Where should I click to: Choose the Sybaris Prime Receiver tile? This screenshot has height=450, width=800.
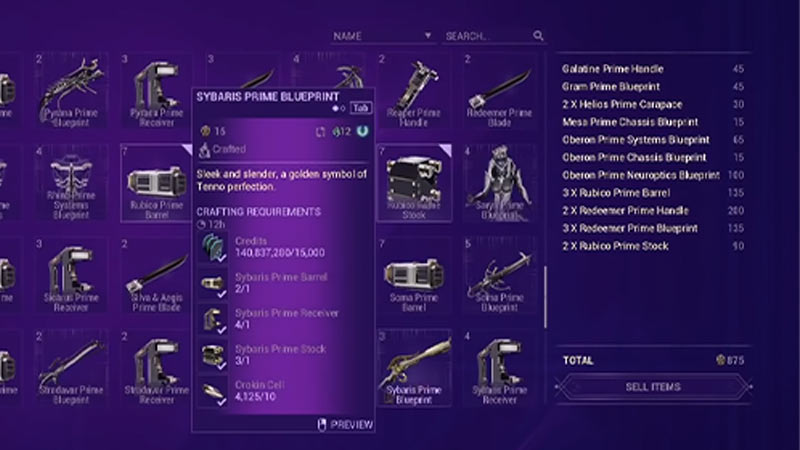(x=501, y=370)
